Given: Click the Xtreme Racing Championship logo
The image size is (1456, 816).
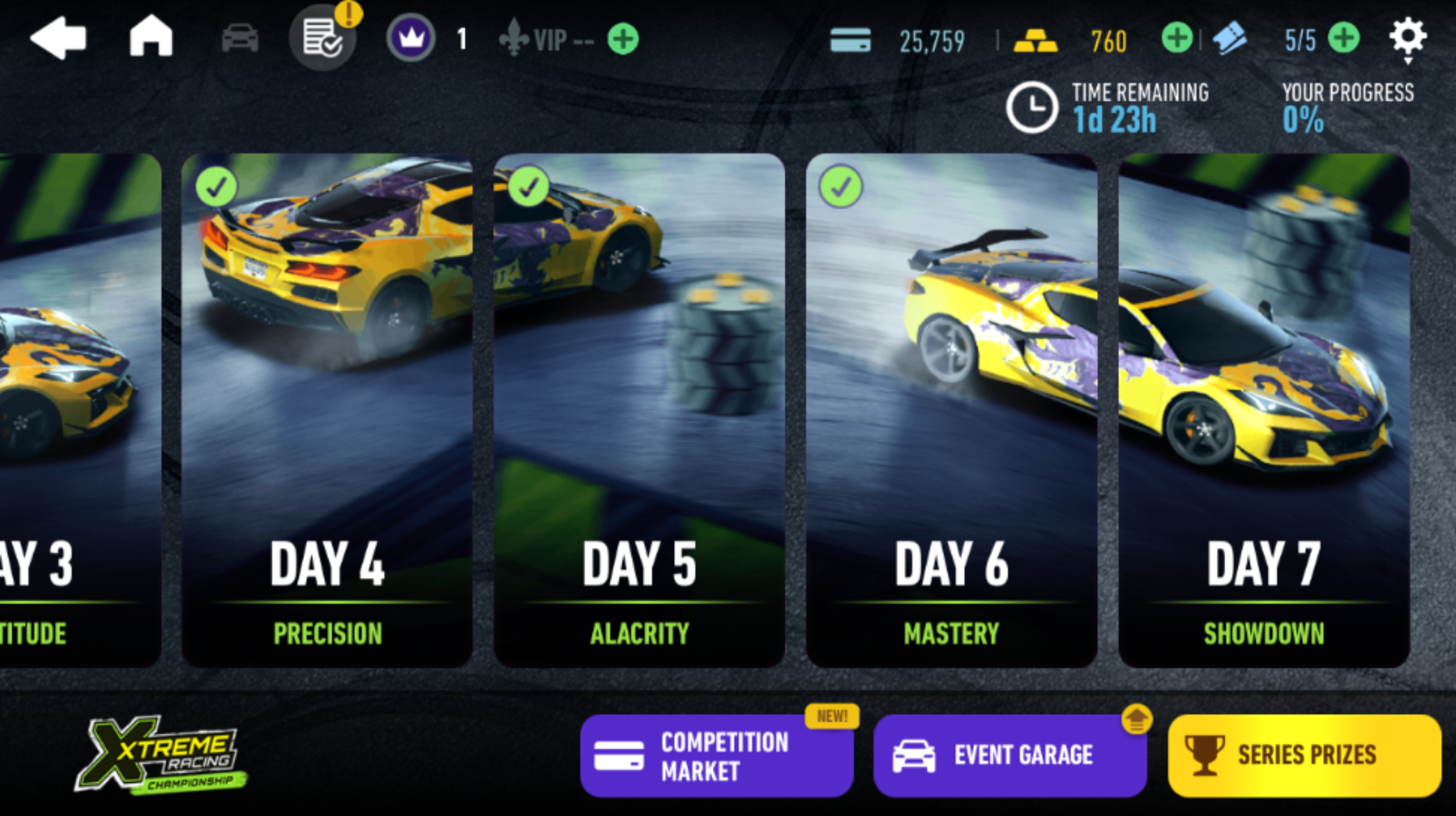Looking at the screenshot, I should pos(160,756).
